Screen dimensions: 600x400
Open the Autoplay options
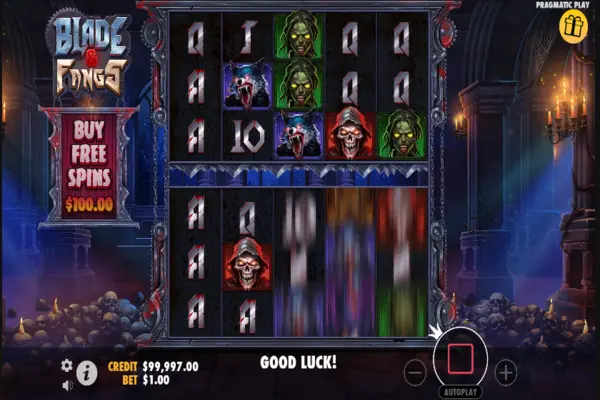coord(460,393)
